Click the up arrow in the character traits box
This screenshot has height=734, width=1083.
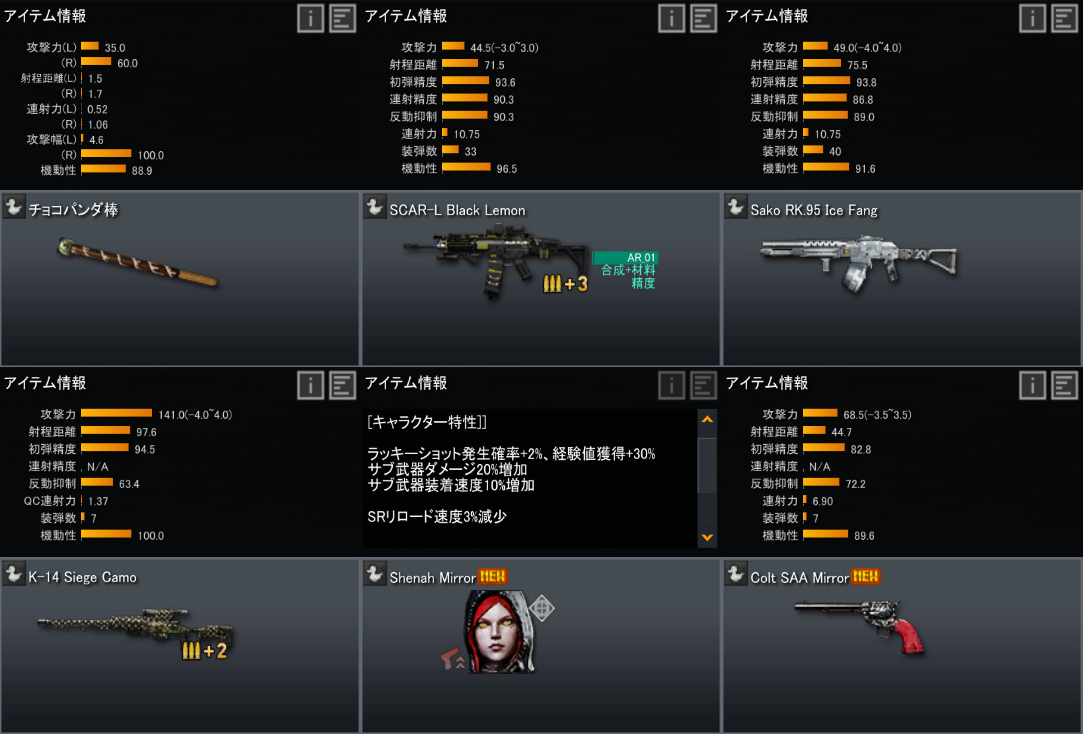(x=708, y=420)
